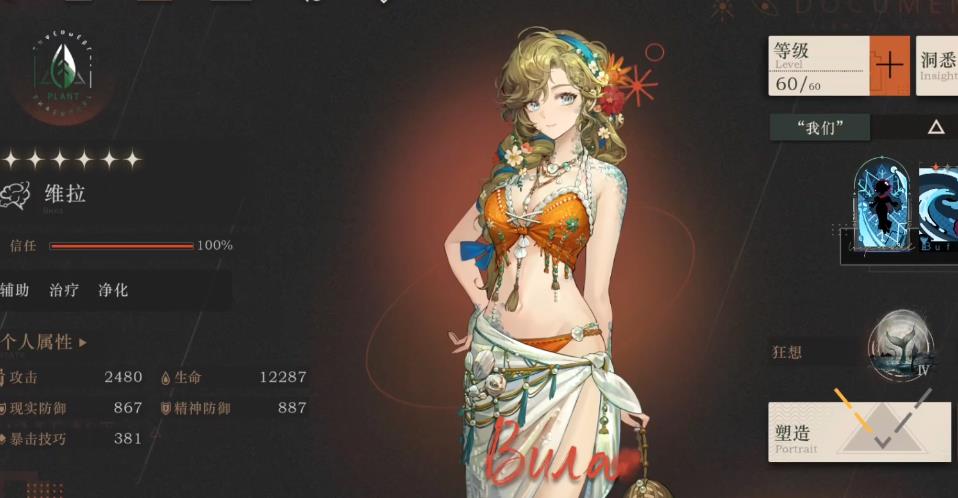
Task: Toggle the "我们" triangle arrow
Action: [x=936, y=127]
